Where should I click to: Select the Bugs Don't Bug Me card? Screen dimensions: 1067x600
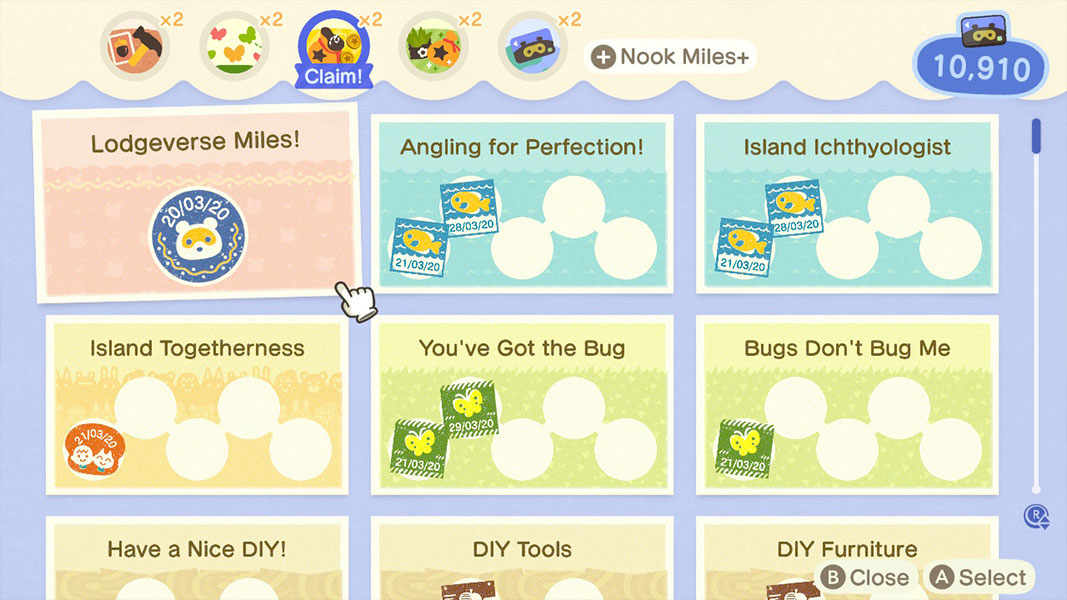click(x=846, y=404)
